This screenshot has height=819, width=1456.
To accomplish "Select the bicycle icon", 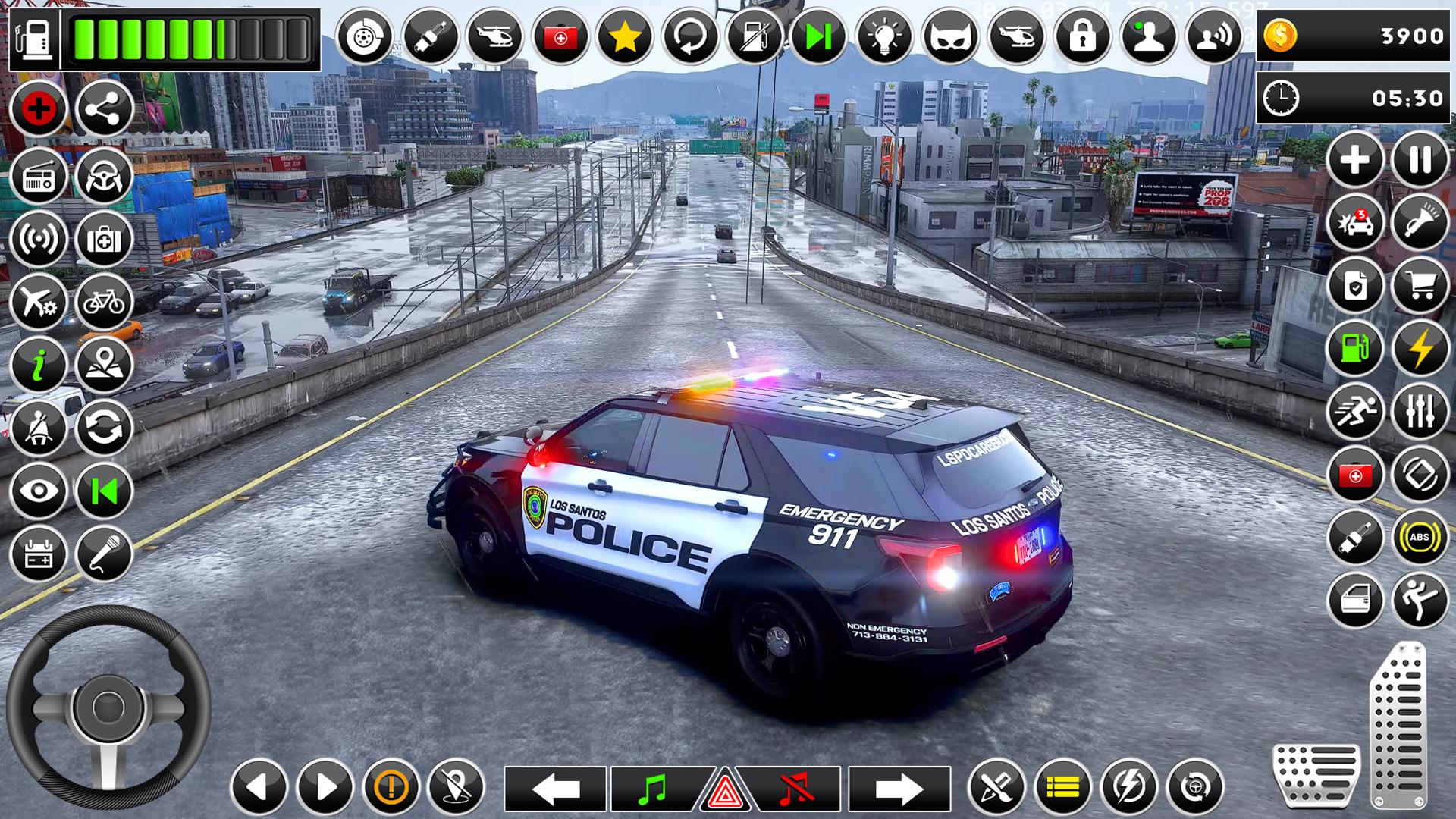I will (104, 303).
